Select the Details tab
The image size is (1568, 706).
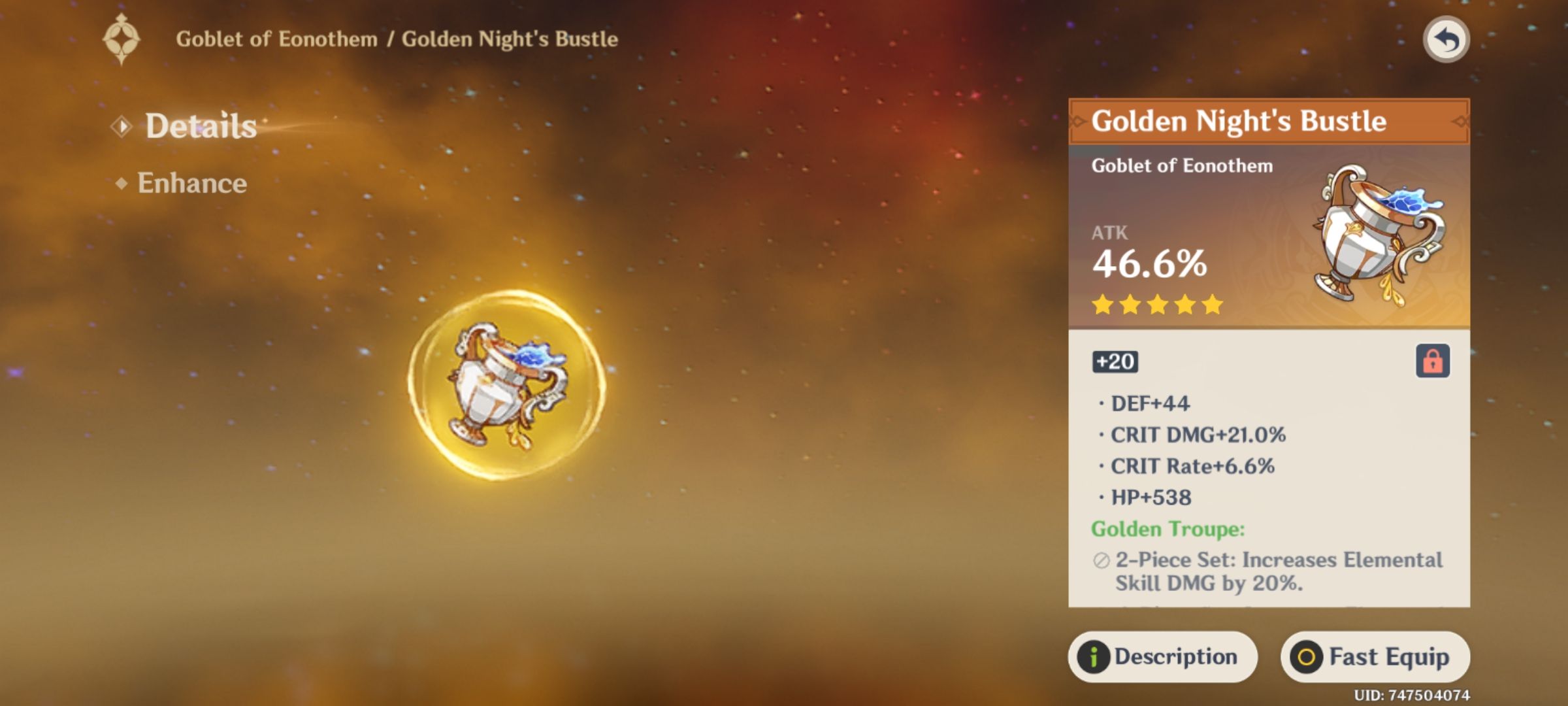(x=199, y=128)
